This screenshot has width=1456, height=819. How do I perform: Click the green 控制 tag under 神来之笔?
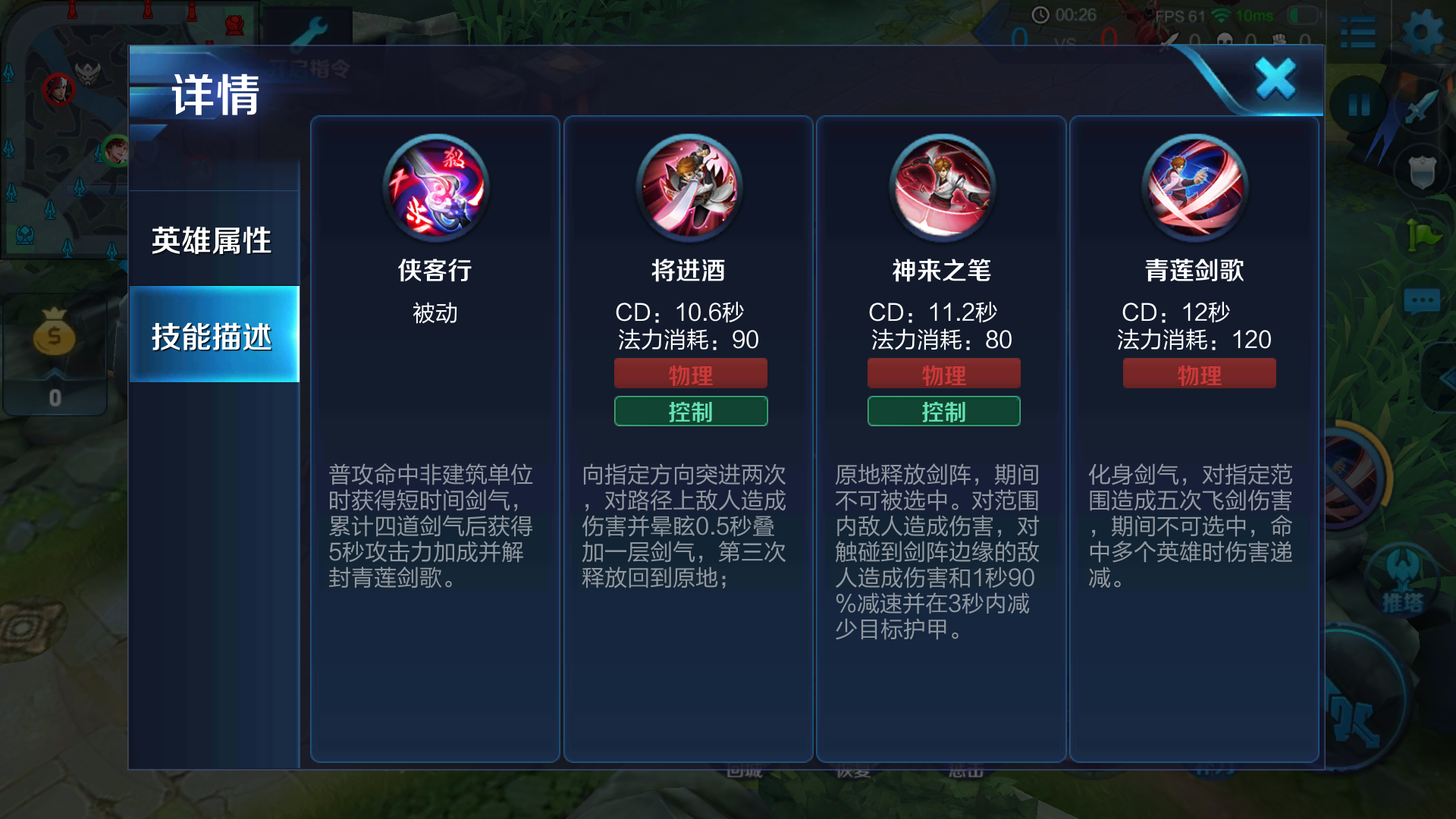coord(944,412)
